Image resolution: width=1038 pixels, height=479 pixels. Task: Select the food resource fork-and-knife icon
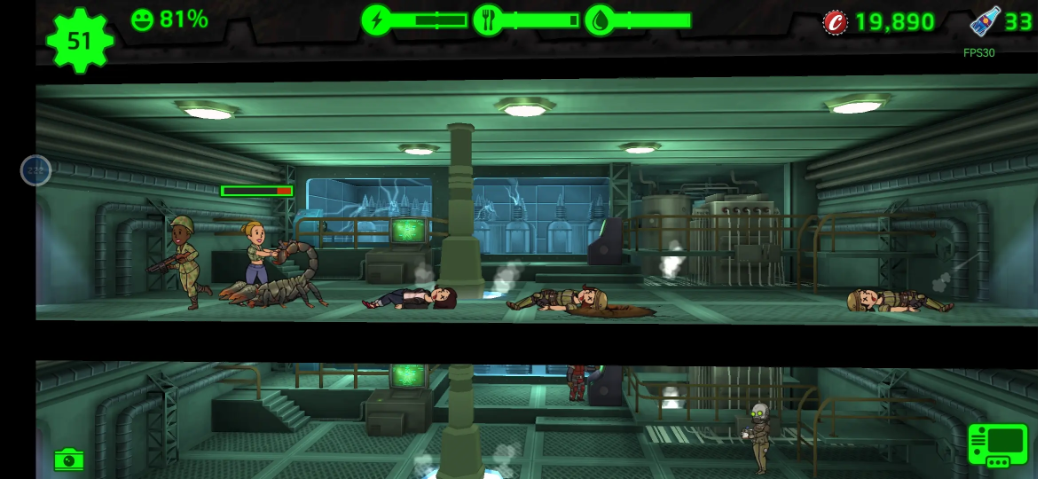[487, 20]
